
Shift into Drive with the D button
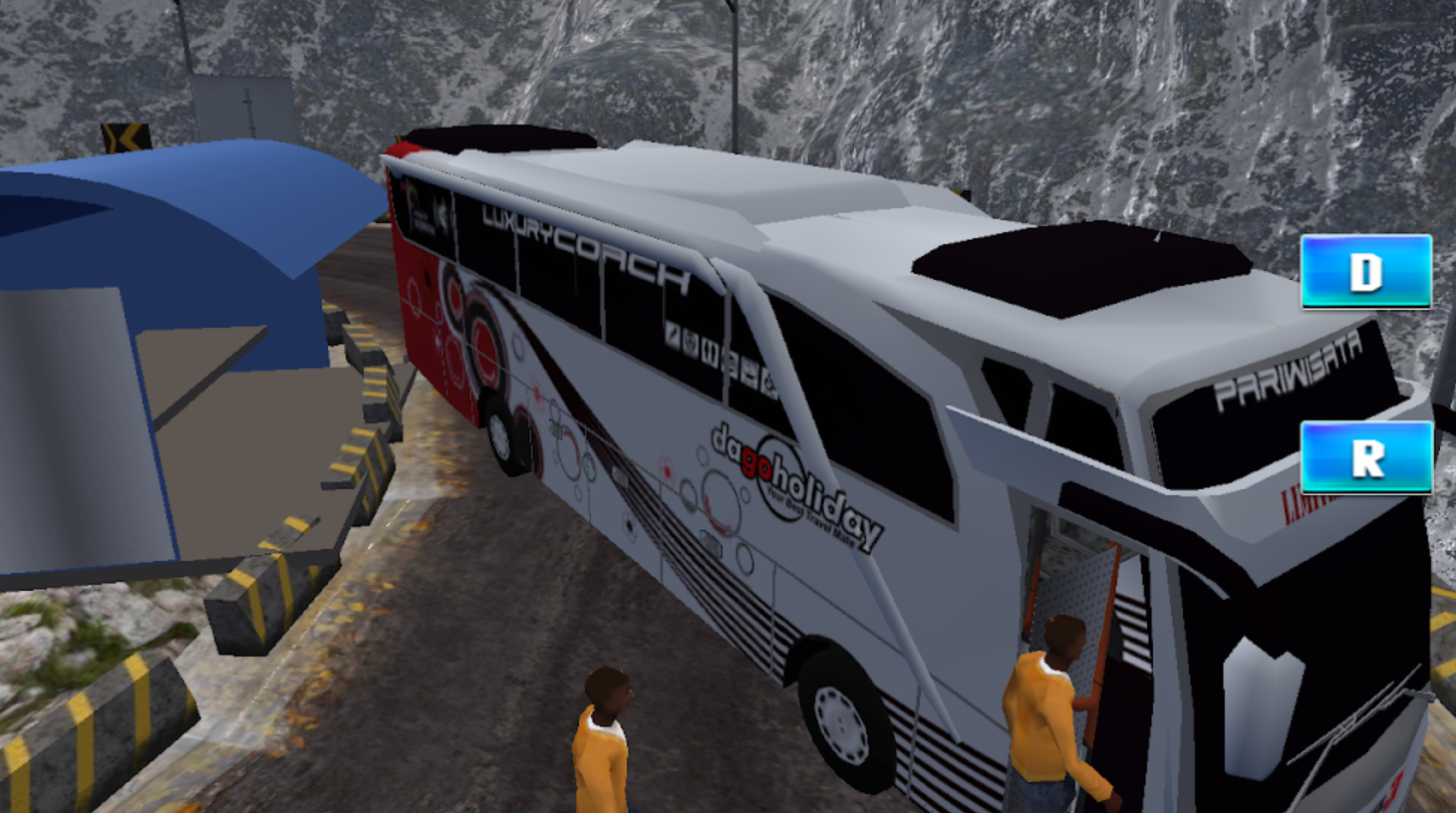tap(1365, 271)
